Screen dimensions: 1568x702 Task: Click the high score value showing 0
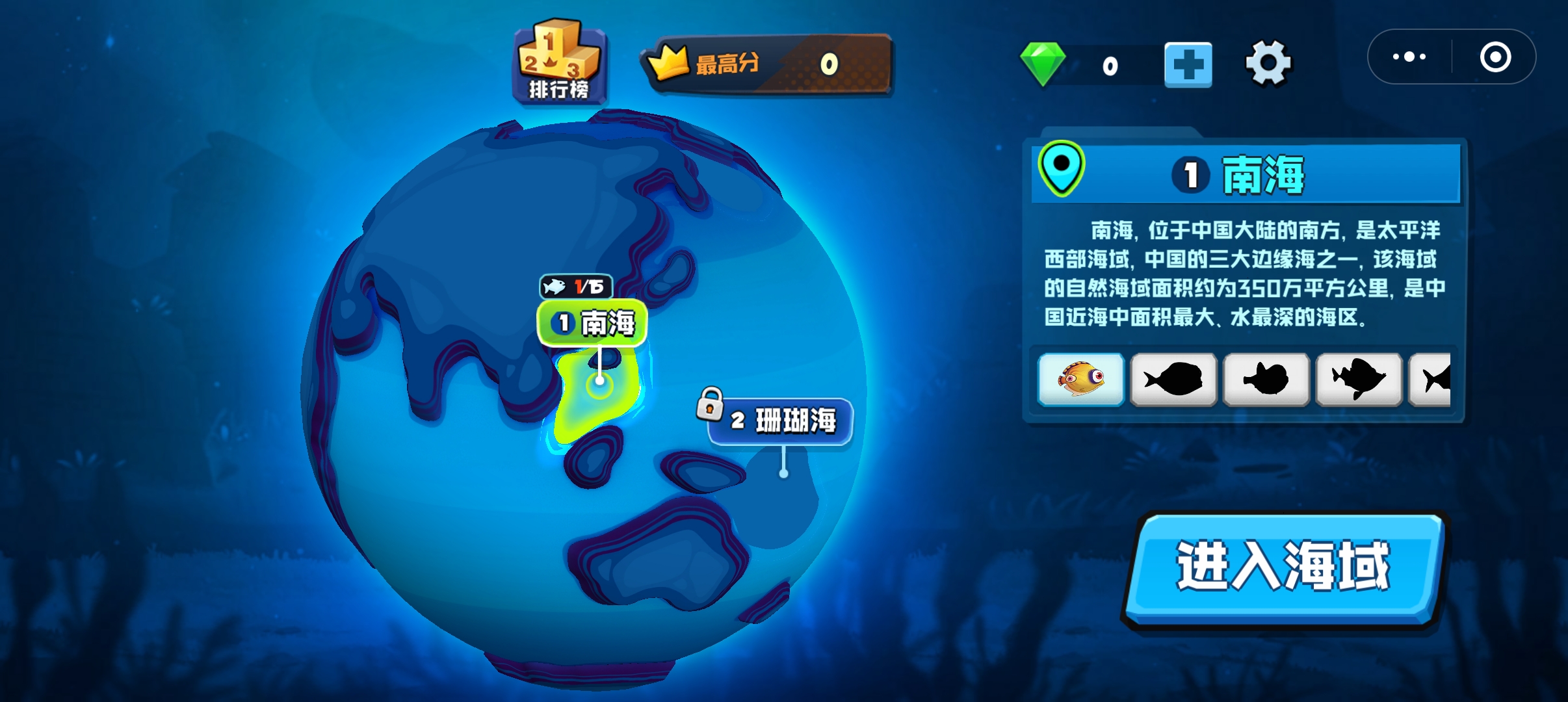(x=828, y=64)
